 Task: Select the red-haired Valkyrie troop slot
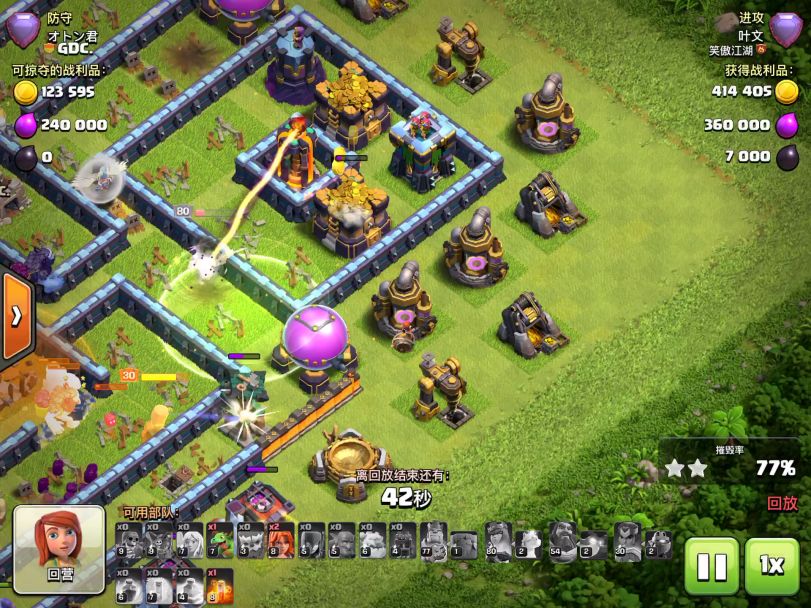coord(280,541)
